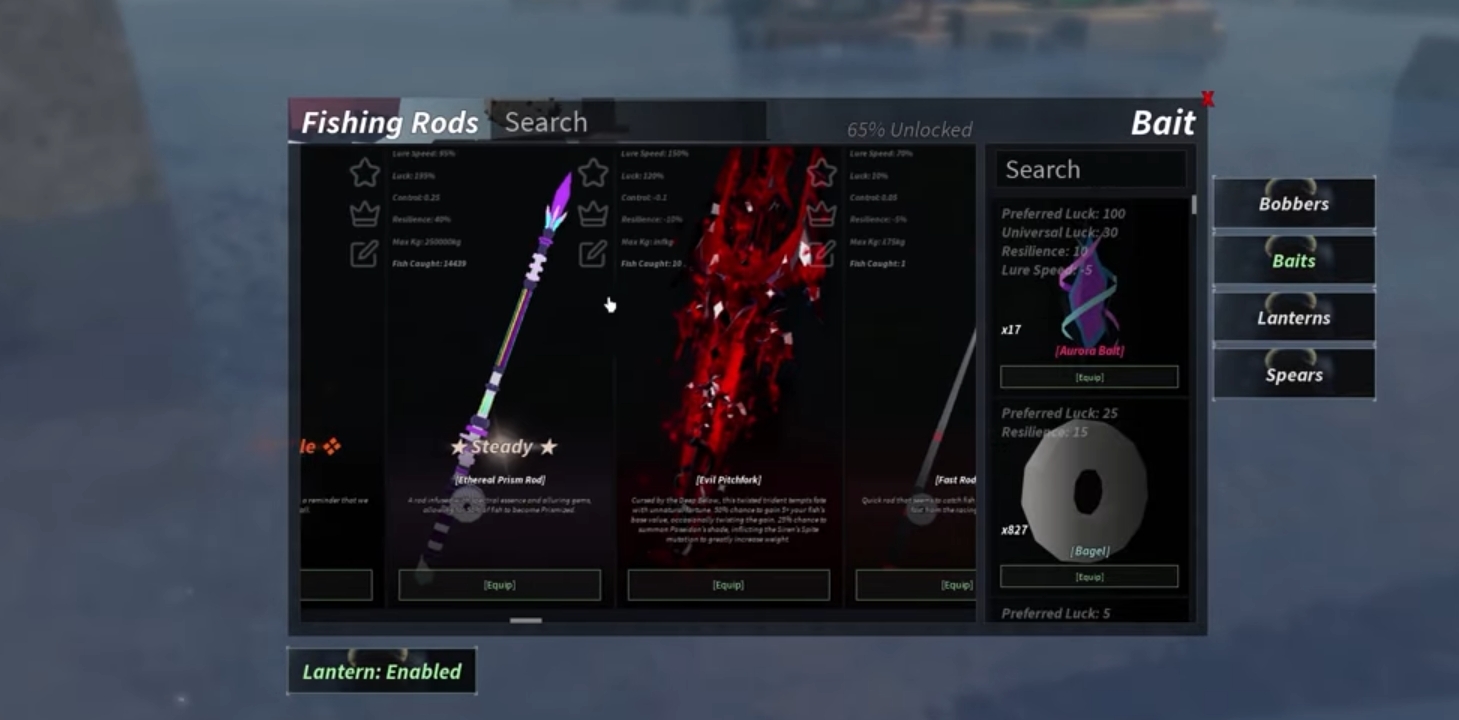Click the horizontal scroll indicator below the rods

coord(524,621)
